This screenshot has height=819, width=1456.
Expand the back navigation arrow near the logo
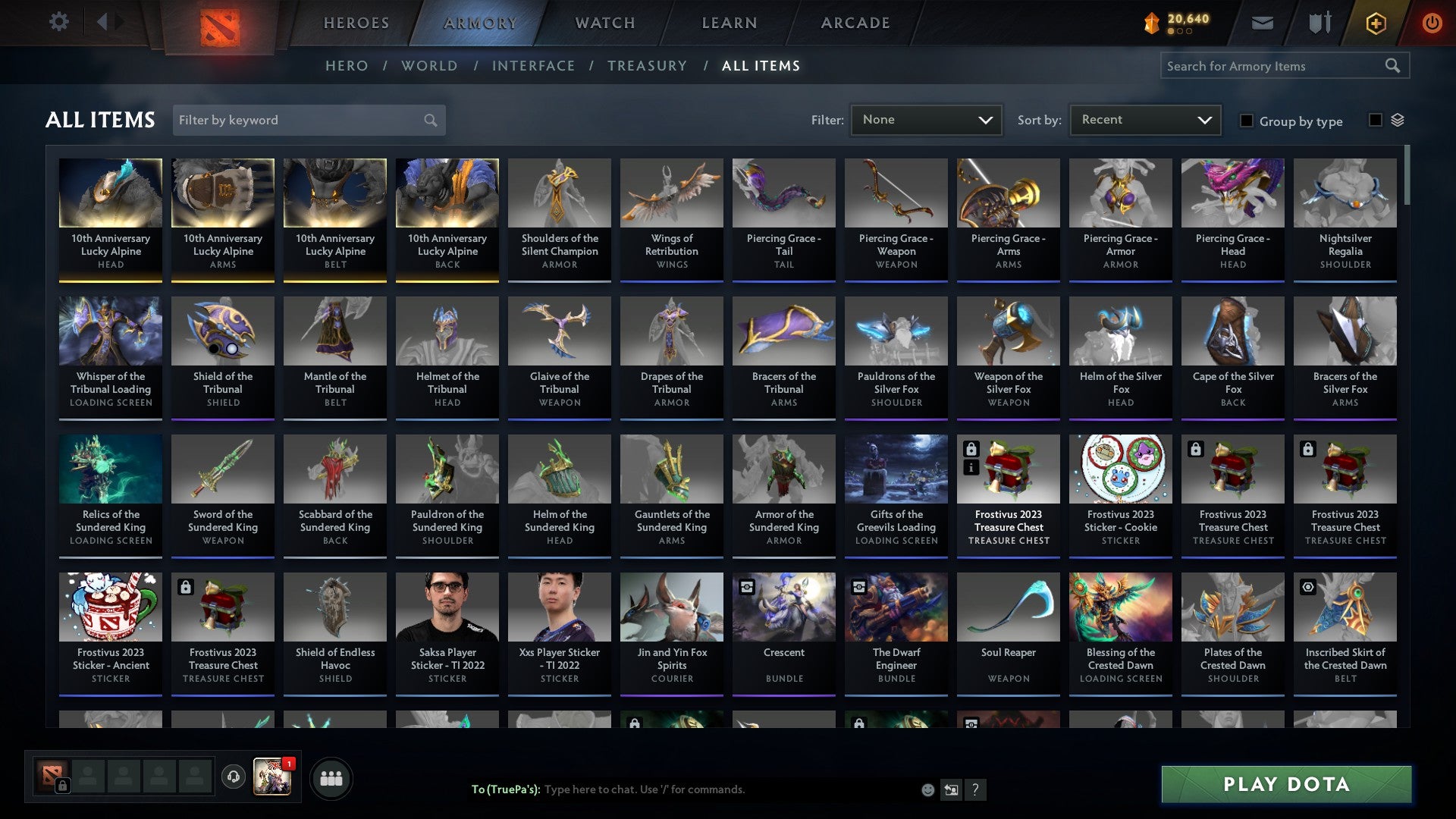(104, 22)
